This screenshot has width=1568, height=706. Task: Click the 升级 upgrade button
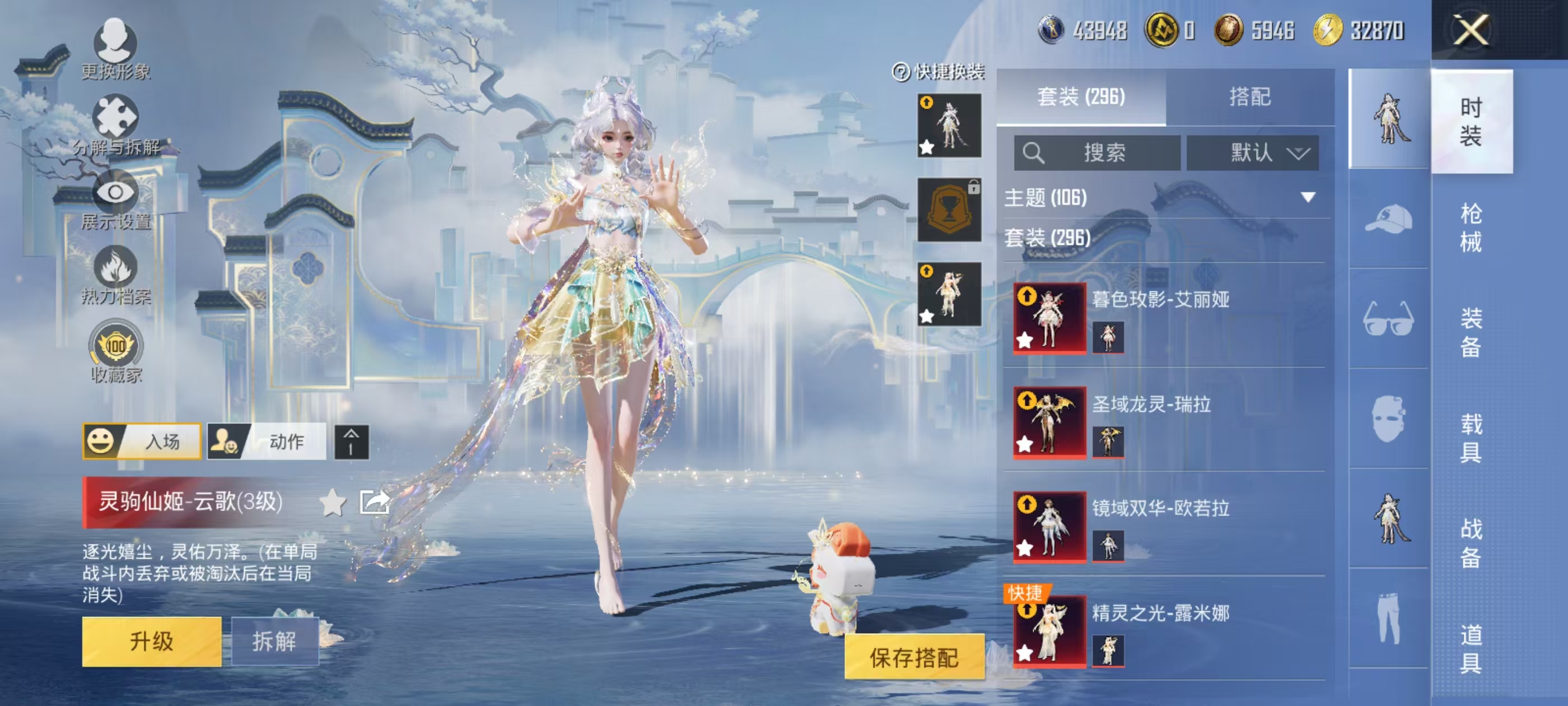(x=152, y=641)
